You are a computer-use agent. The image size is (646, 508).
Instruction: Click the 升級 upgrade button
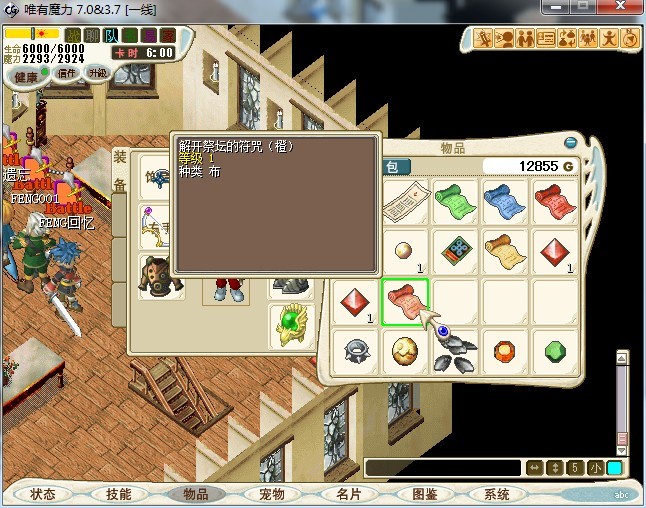pos(97,73)
